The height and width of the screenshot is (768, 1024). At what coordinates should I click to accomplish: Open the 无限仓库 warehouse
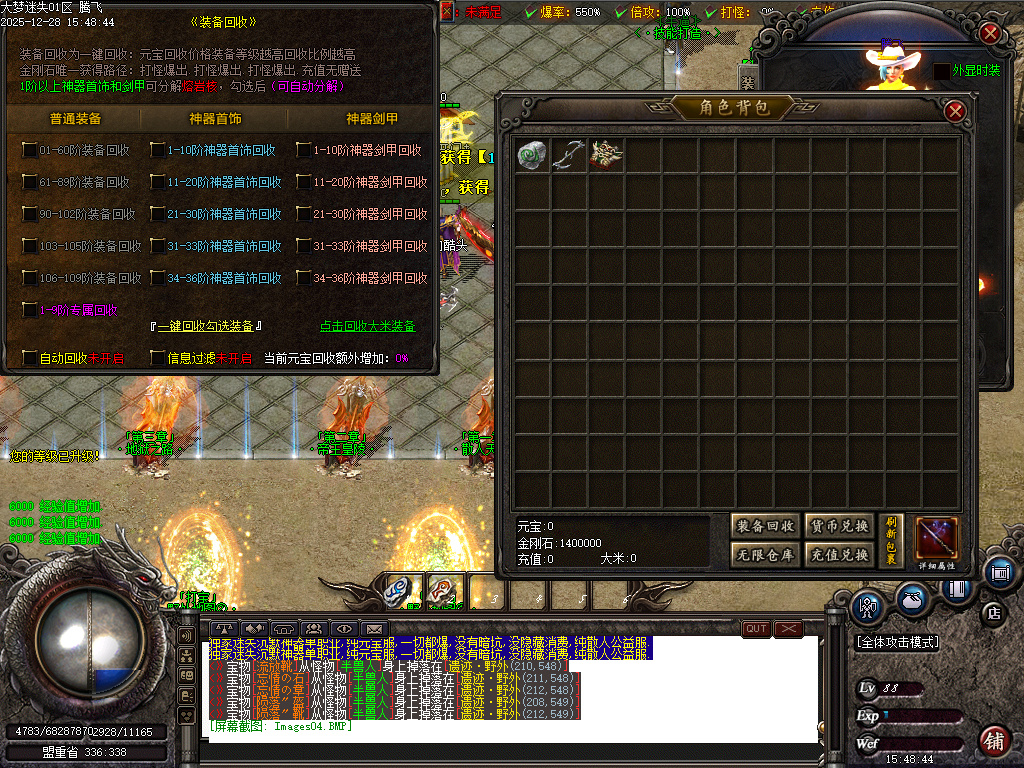[x=765, y=555]
